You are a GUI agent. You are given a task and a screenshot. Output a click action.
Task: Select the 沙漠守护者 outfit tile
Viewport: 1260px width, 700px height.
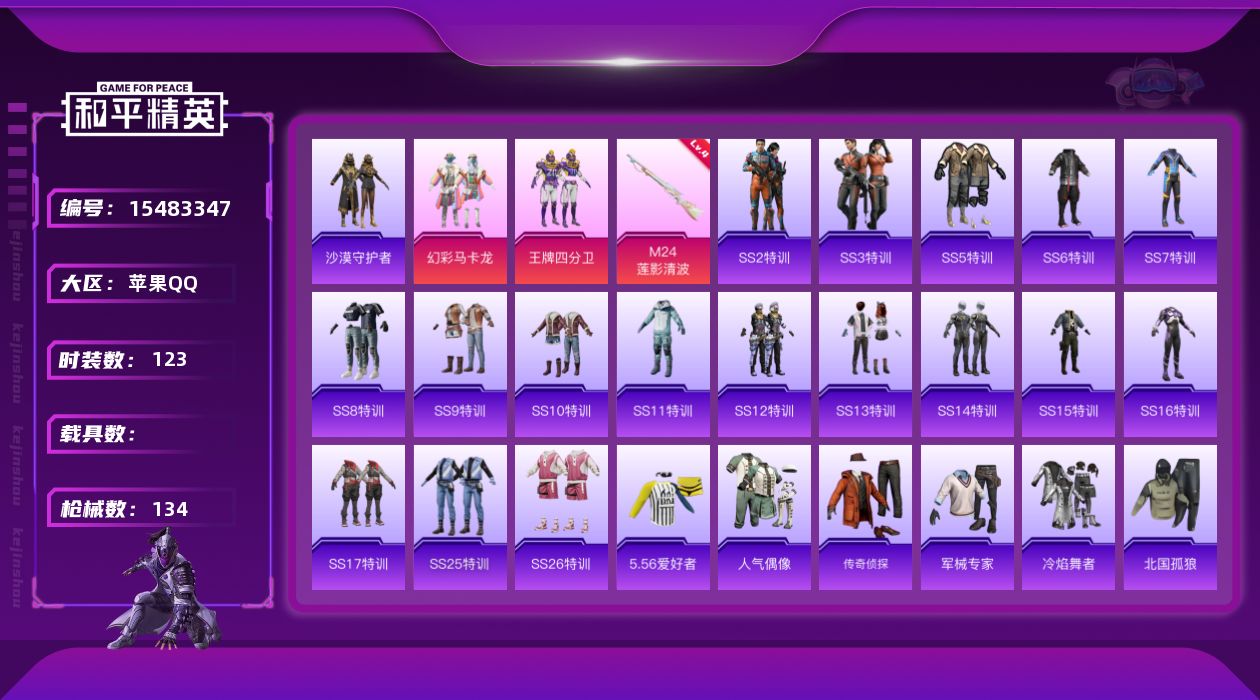tap(358, 211)
